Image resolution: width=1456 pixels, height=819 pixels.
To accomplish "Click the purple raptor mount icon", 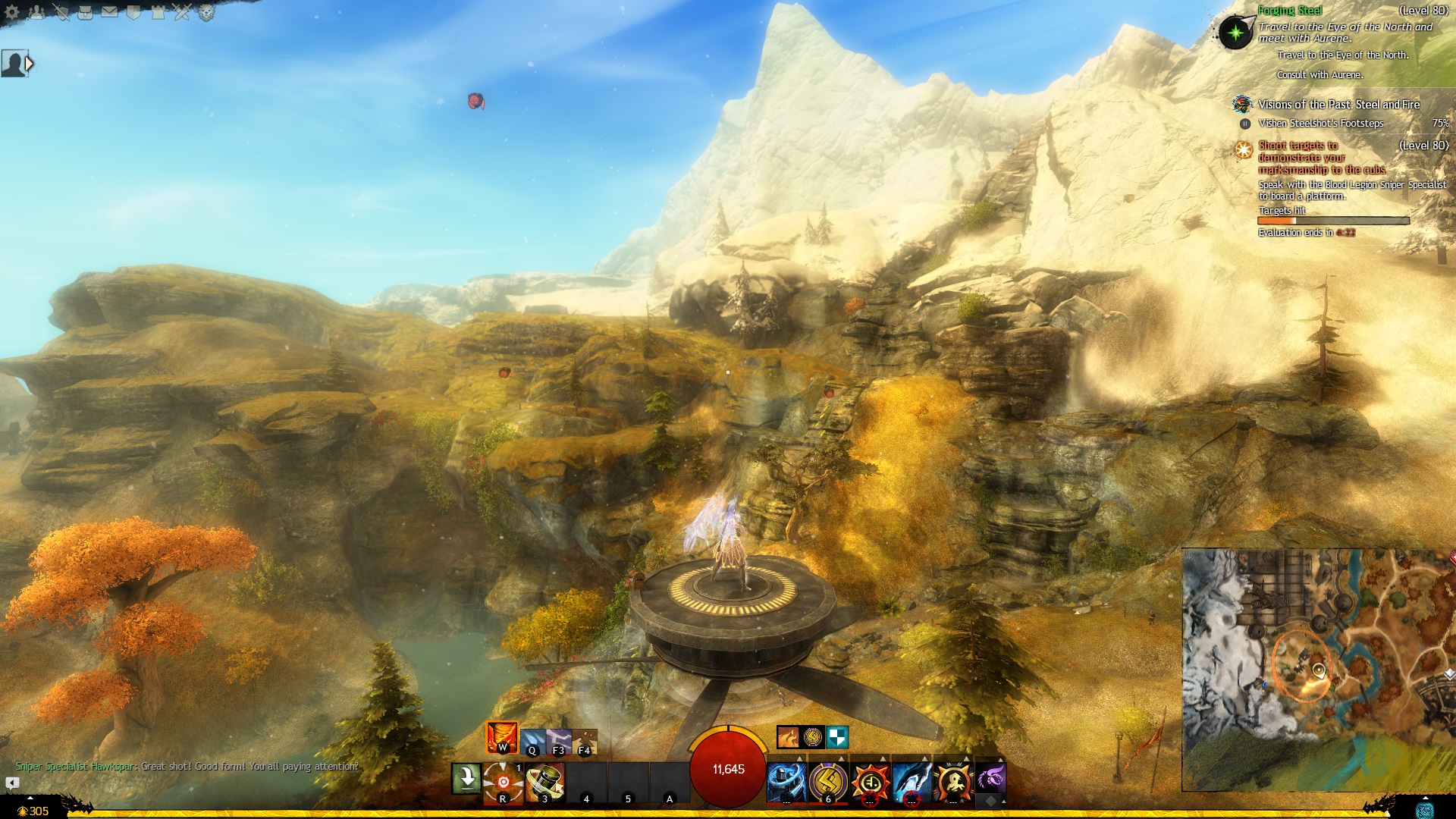I will (x=990, y=778).
